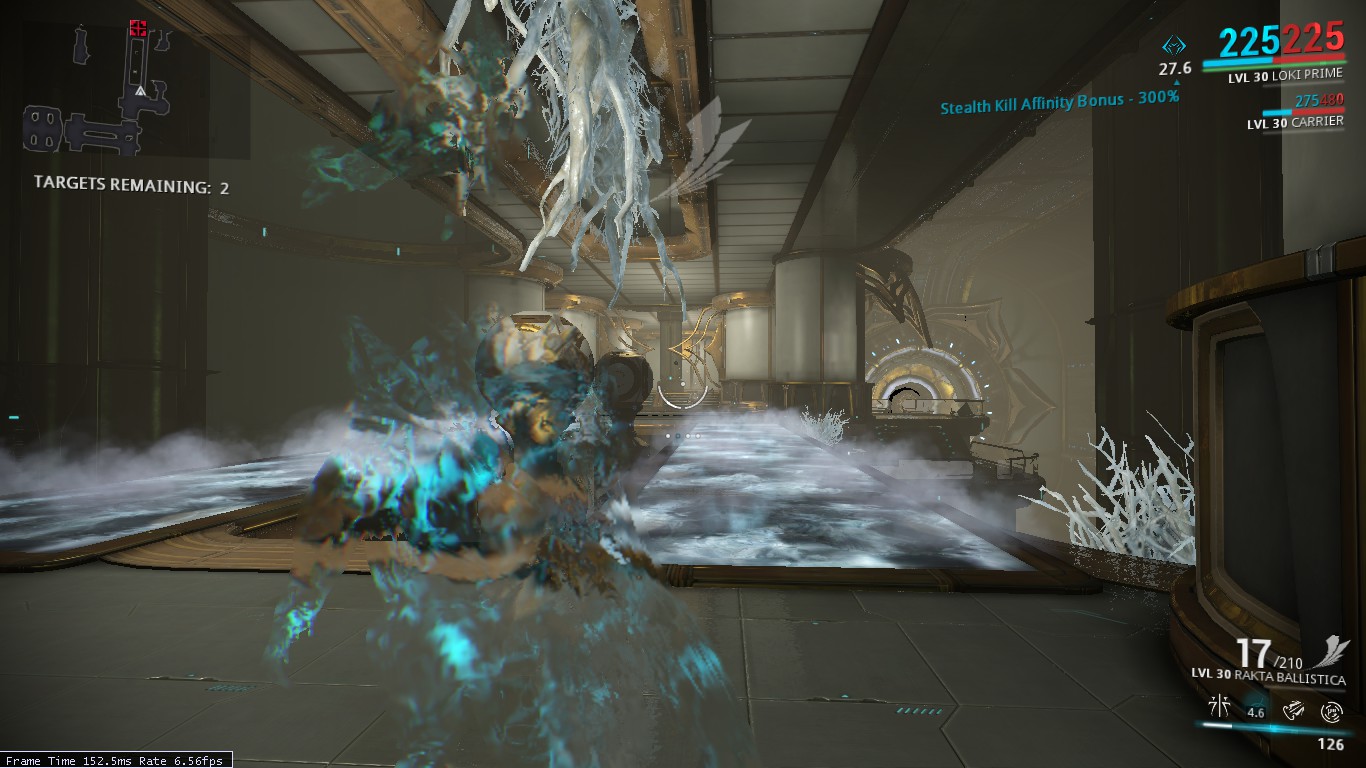Select the LVL 30 CARRIER label
Viewport: 1366px width, 768px height.
click(x=1294, y=122)
